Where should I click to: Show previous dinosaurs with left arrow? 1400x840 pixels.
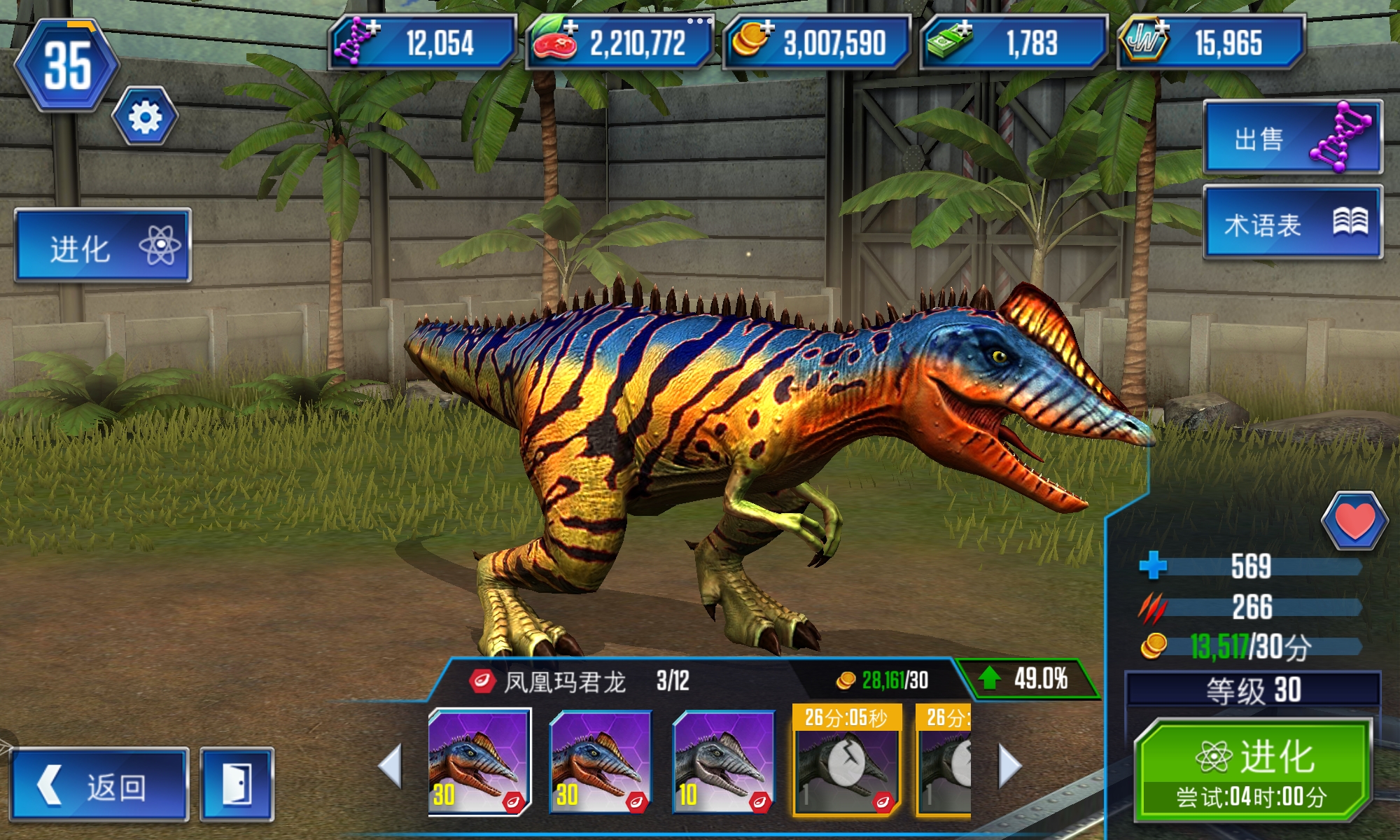(x=391, y=765)
